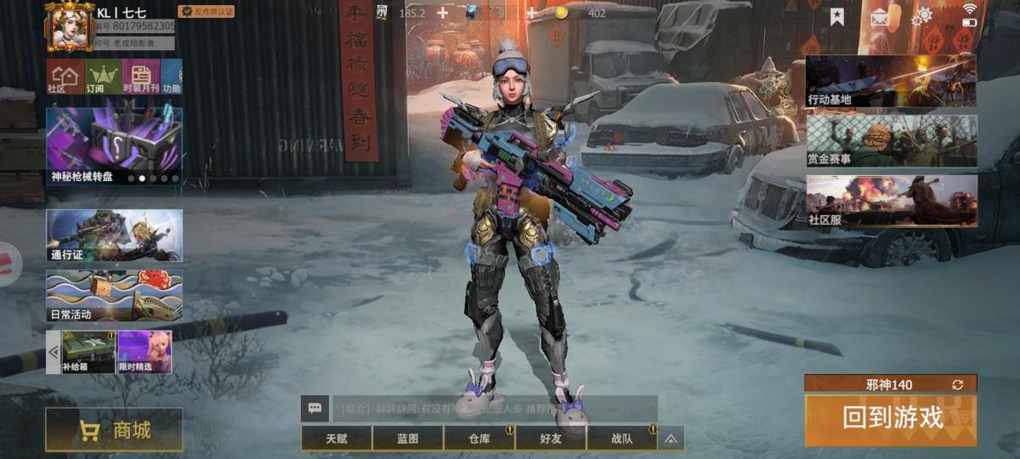This screenshot has height=459, width=1020.
Task: Open the 商城 shop
Action: coord(114,430)
